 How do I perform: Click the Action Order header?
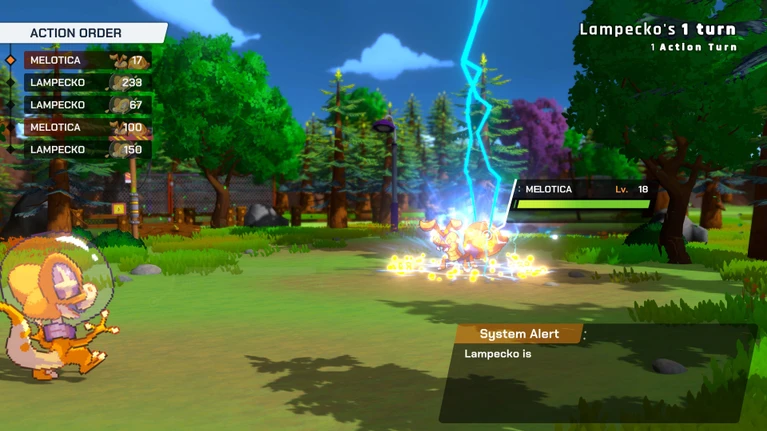[78, 33]
